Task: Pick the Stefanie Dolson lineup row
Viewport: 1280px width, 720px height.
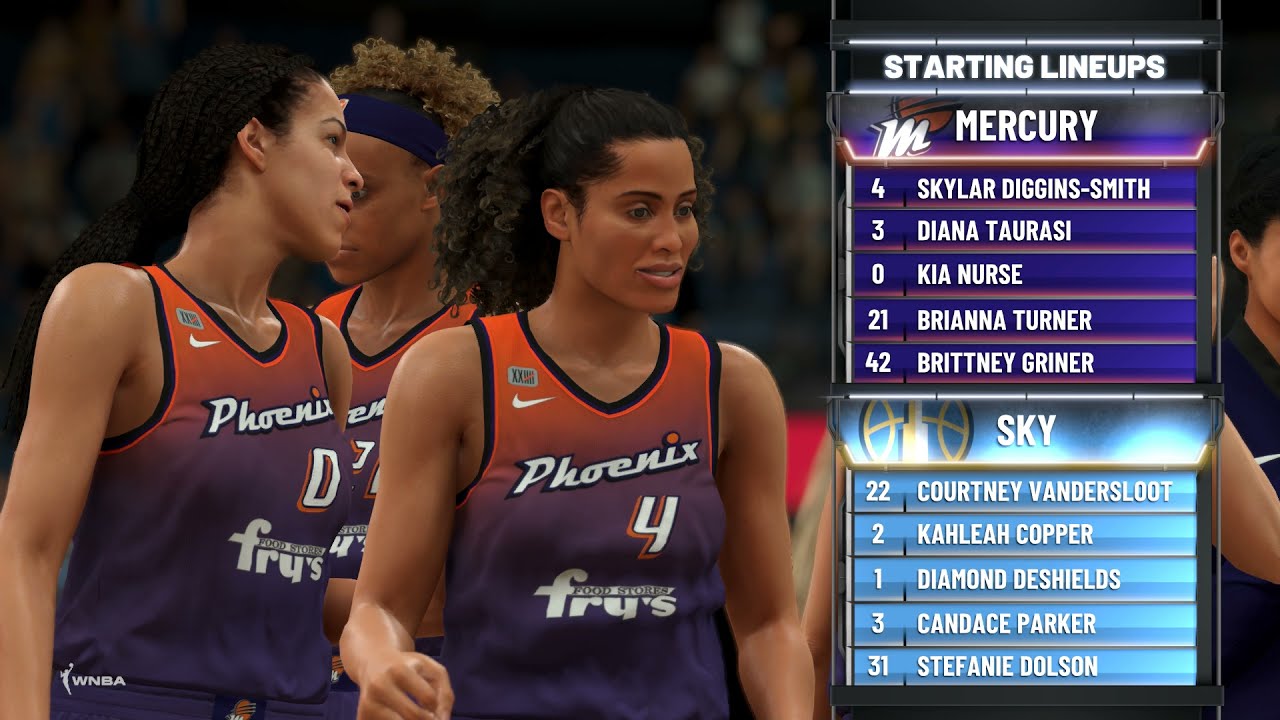Action: pyautogui.click(x=1025, y=666)
